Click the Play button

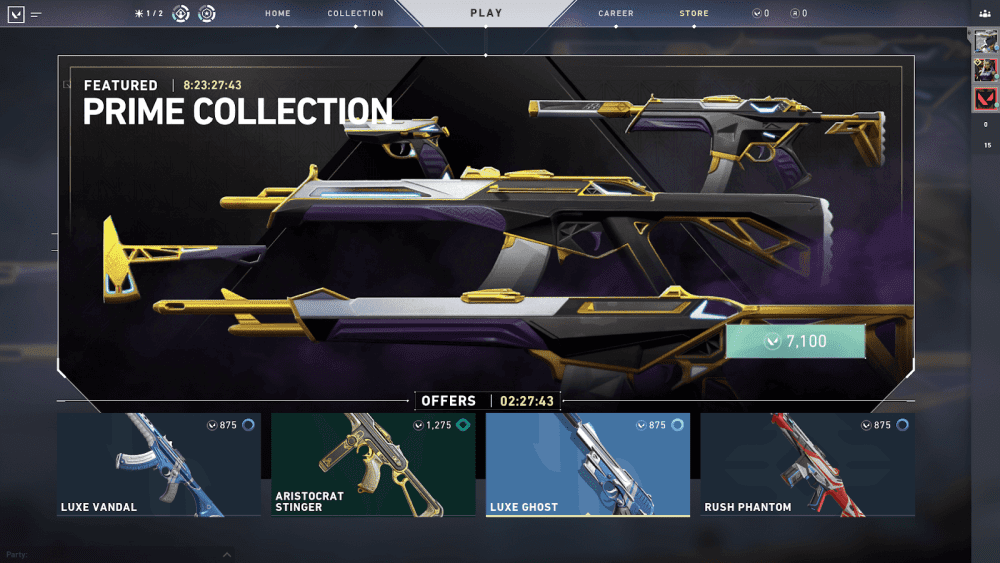[486, 13]
